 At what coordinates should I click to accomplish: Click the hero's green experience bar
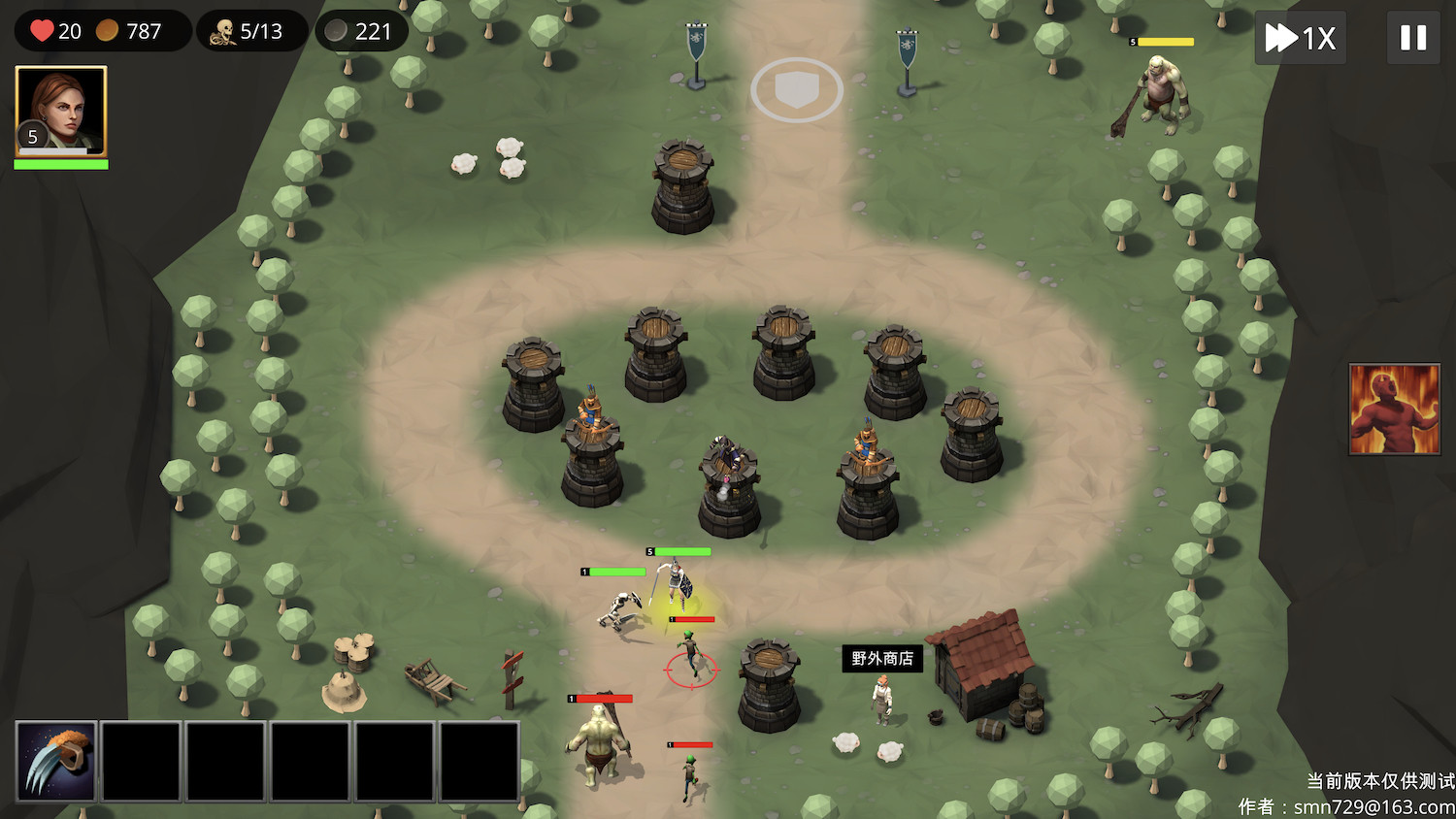60,165
